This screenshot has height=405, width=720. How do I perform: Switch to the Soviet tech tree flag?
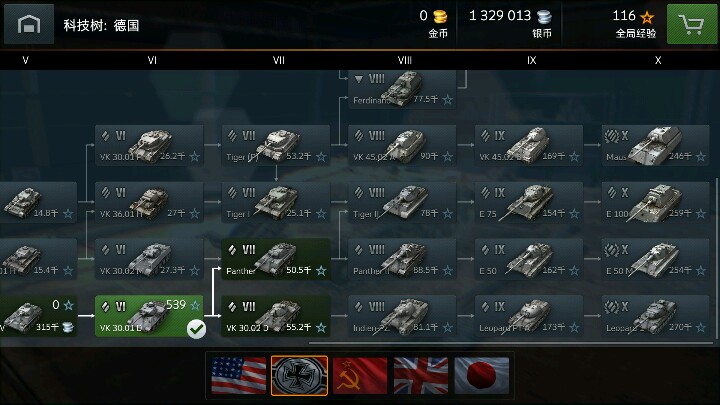[360, 376]
